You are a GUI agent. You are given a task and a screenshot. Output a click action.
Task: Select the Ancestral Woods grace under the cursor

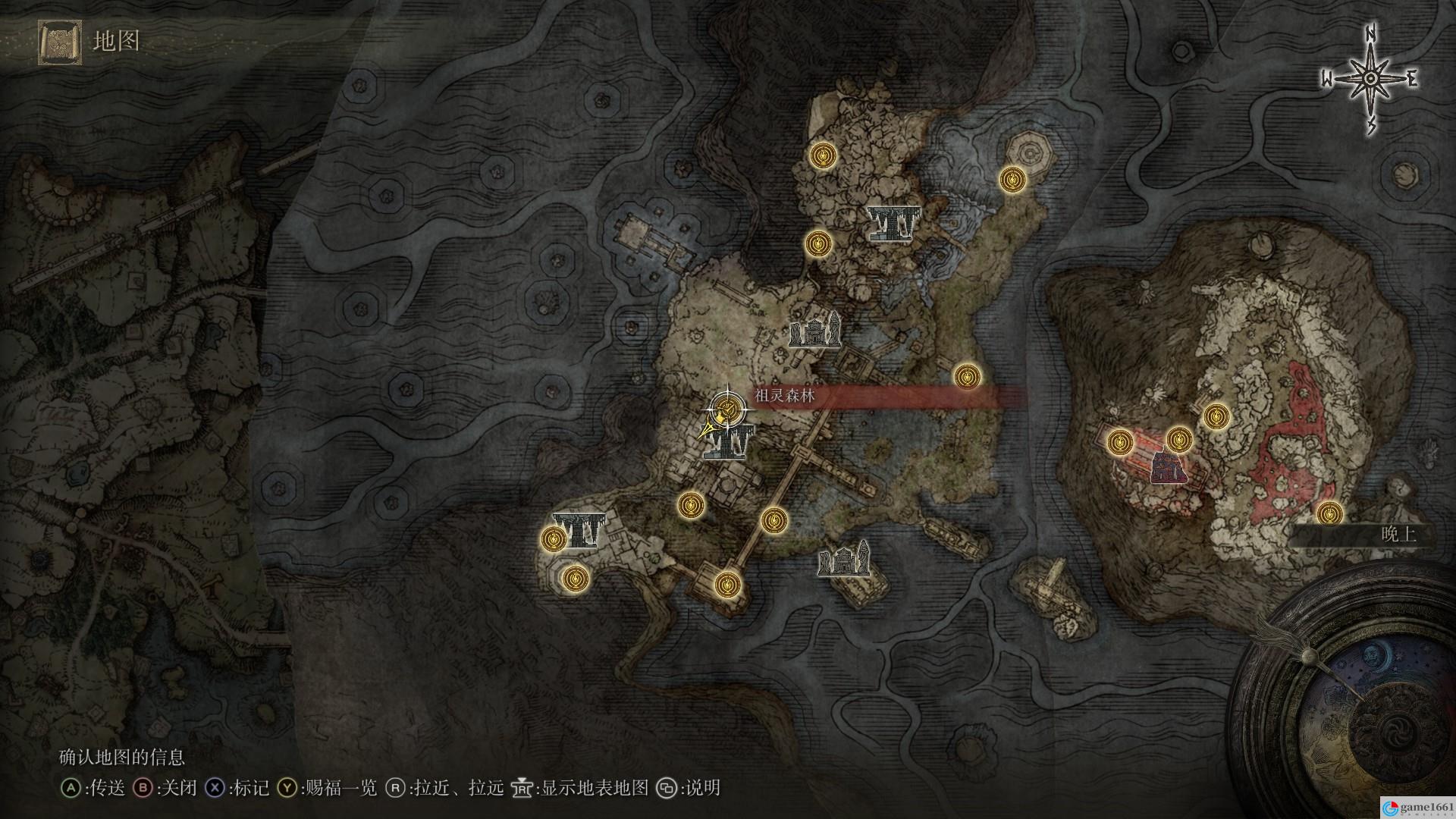tap(727, 409)
